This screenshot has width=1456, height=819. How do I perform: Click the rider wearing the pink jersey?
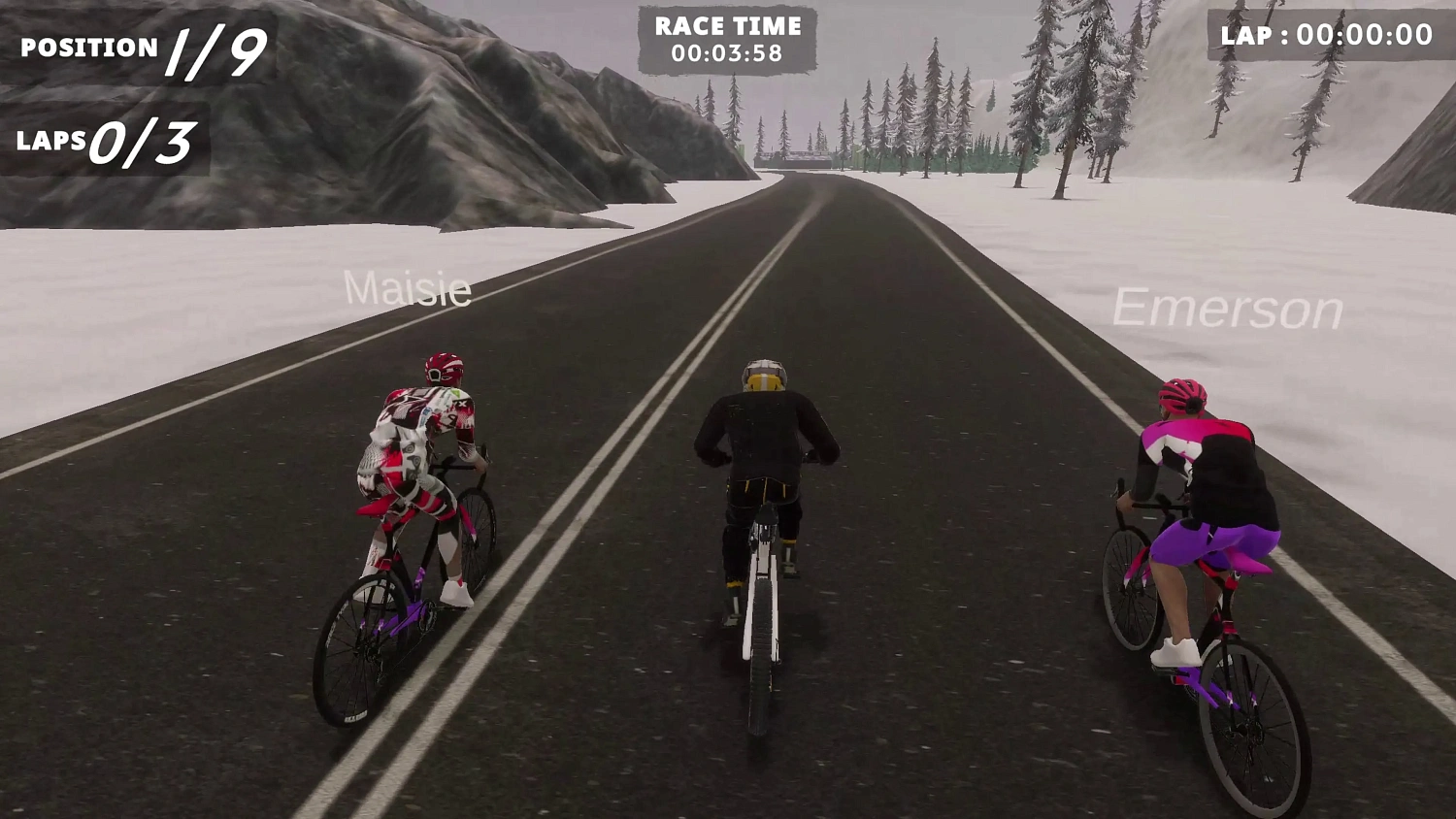[1179, 437]
